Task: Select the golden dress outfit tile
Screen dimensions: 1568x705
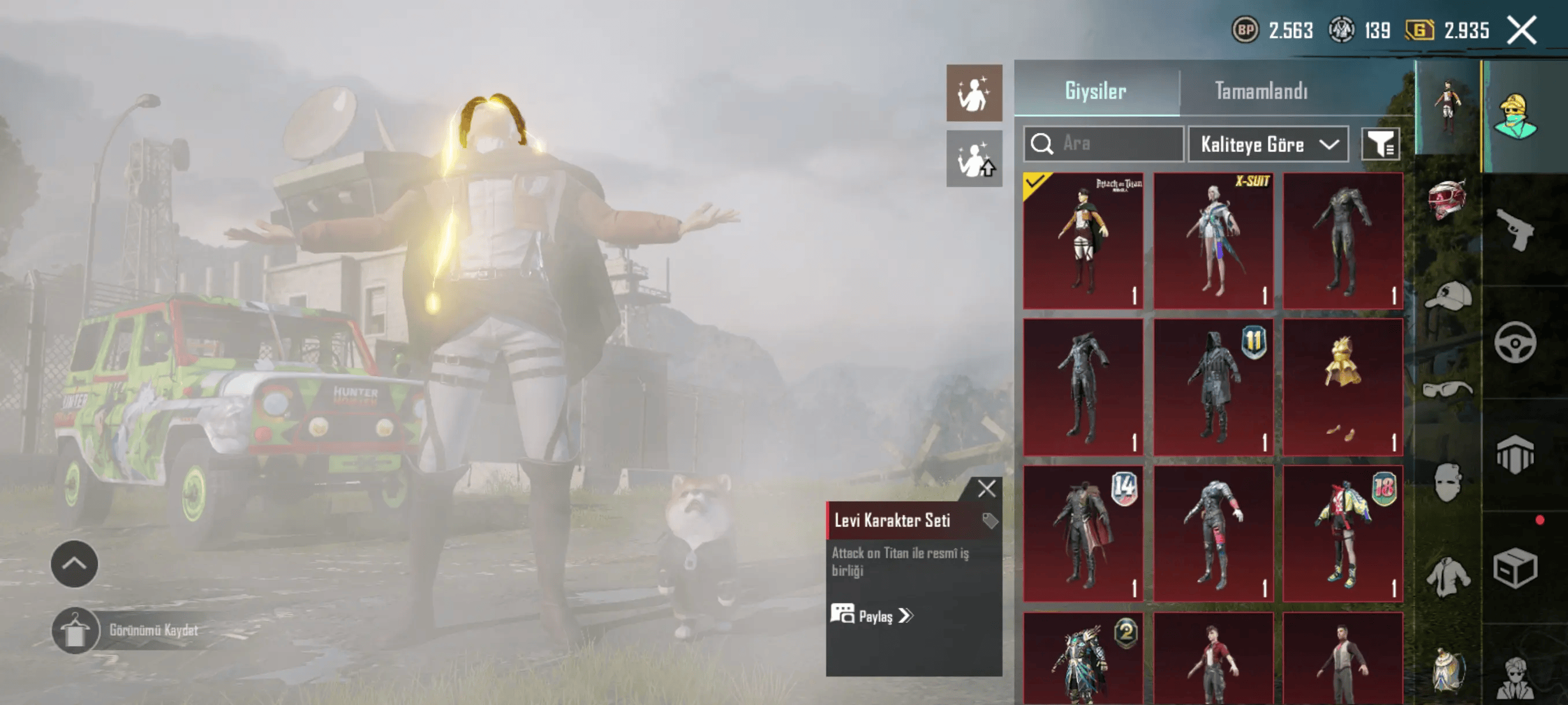Action: [1342, 387]
